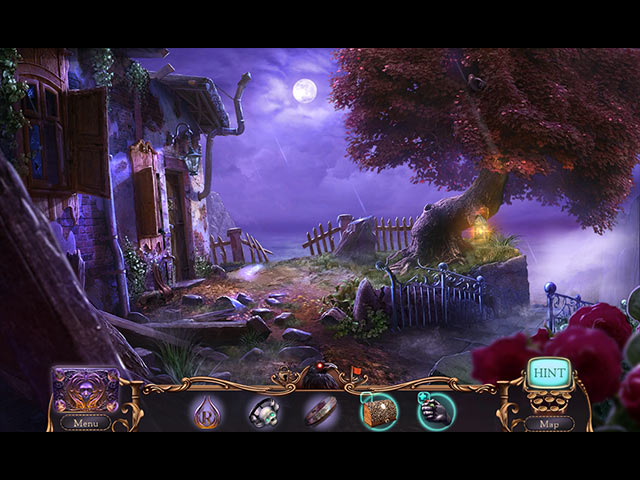Use the glowing HINT button

pos(548,373)
